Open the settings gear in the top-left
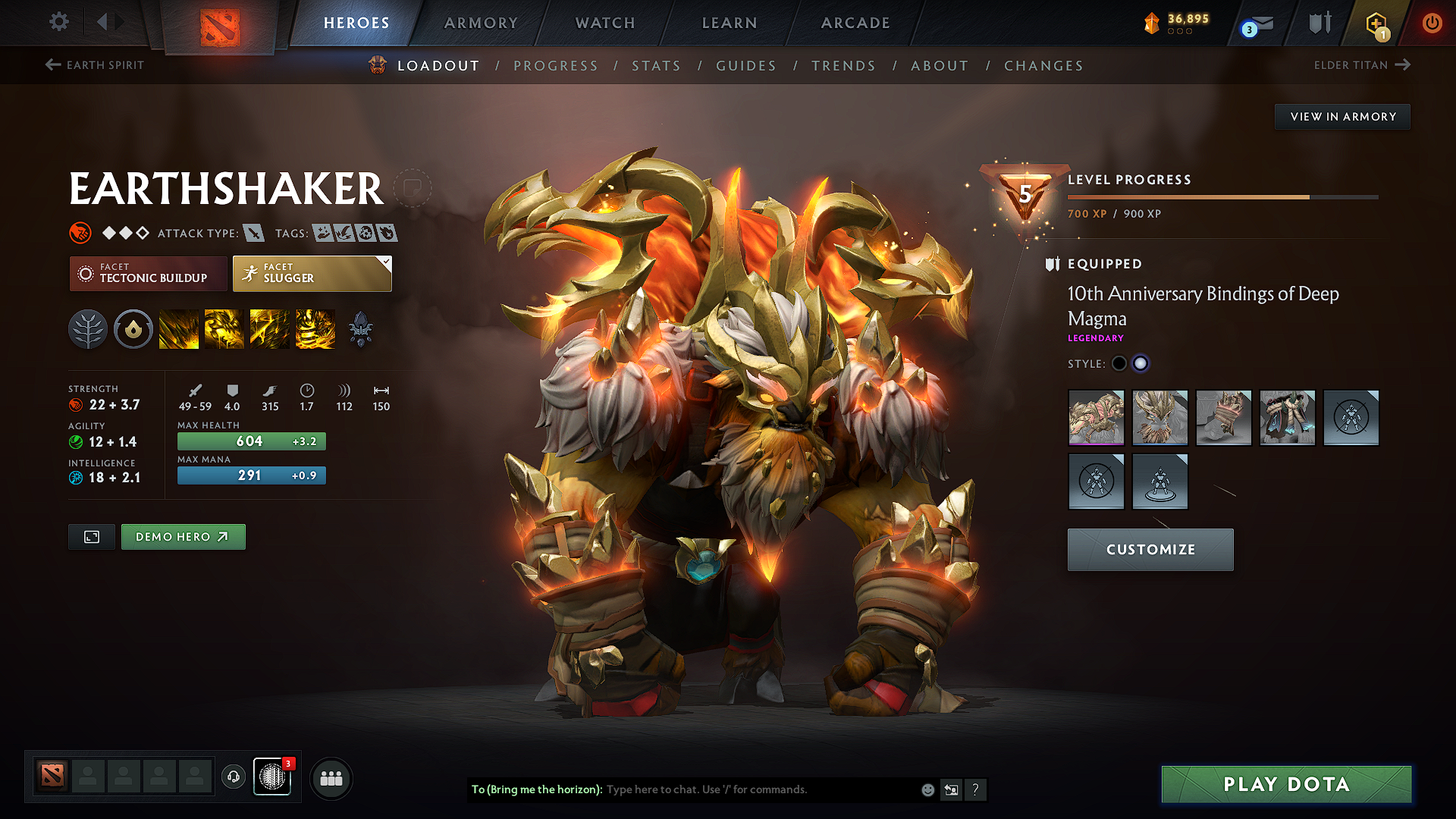1456x819 pixels. (x=58, y=22)
